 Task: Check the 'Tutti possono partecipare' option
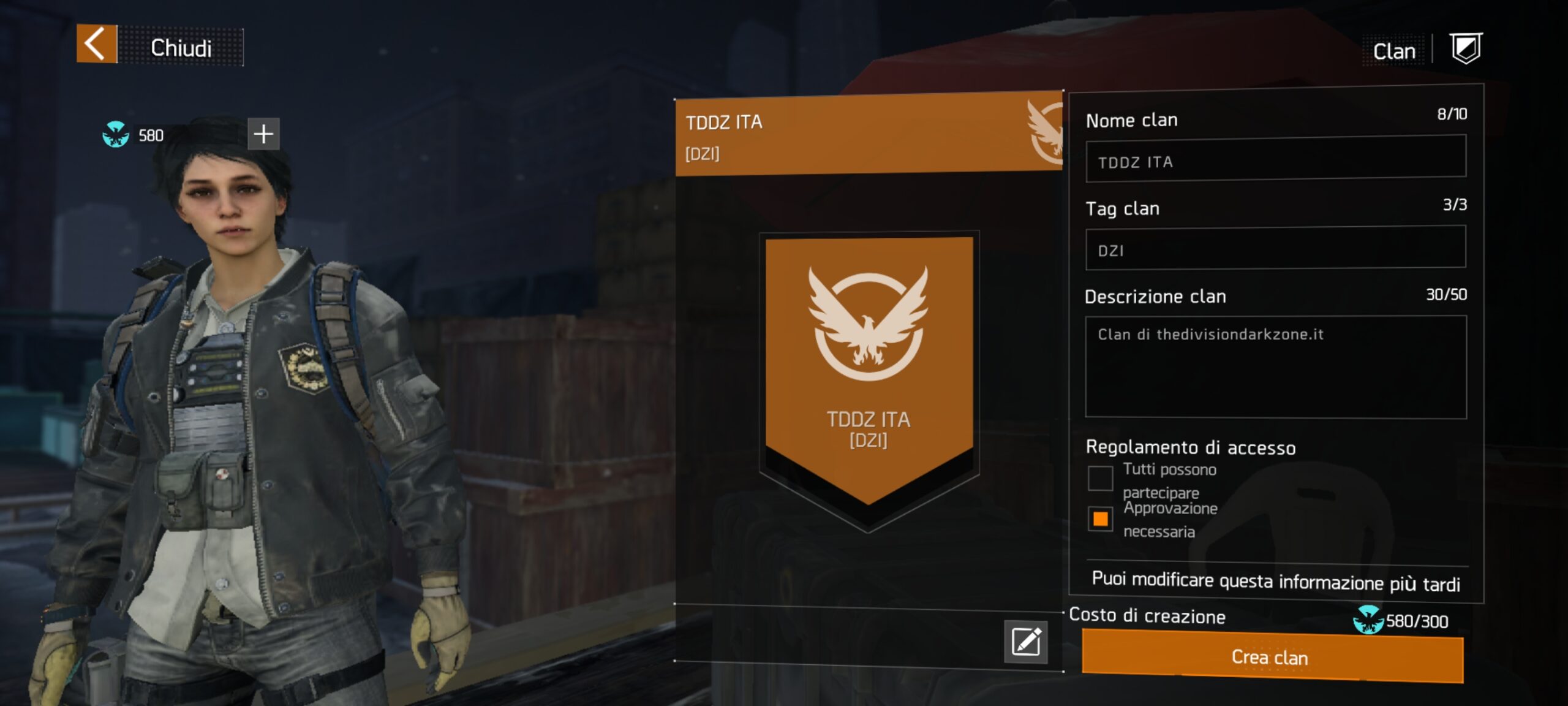(x=1100, y=479)
